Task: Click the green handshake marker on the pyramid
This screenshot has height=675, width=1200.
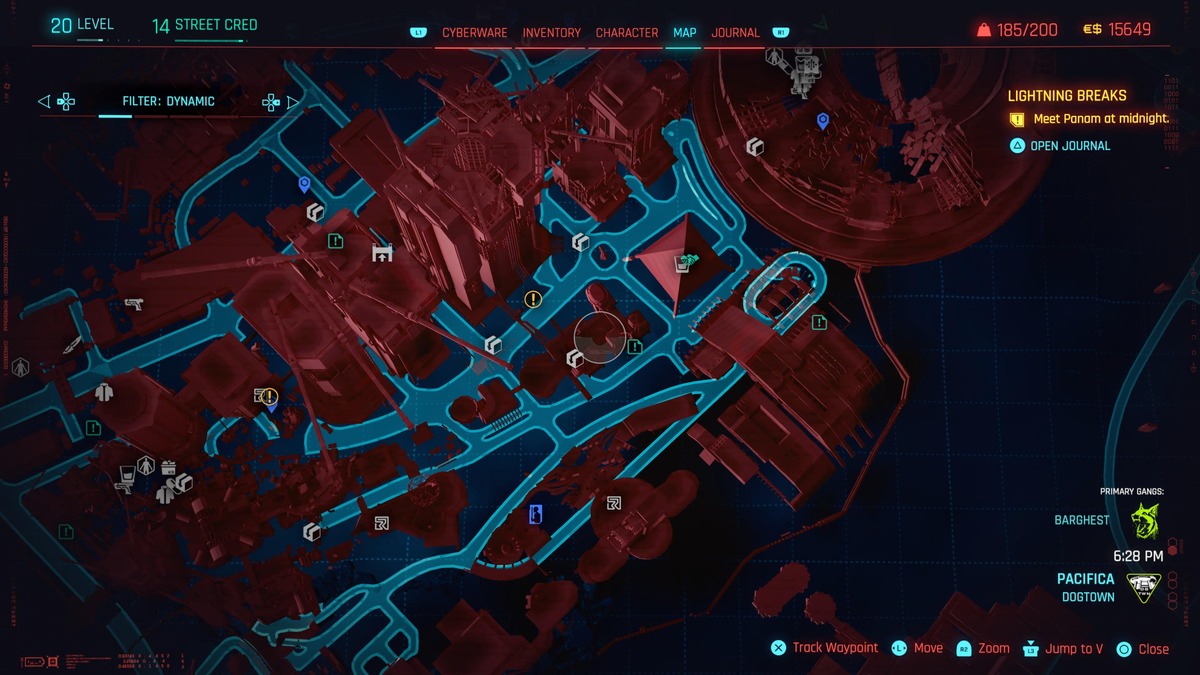Action: (685, 264)
